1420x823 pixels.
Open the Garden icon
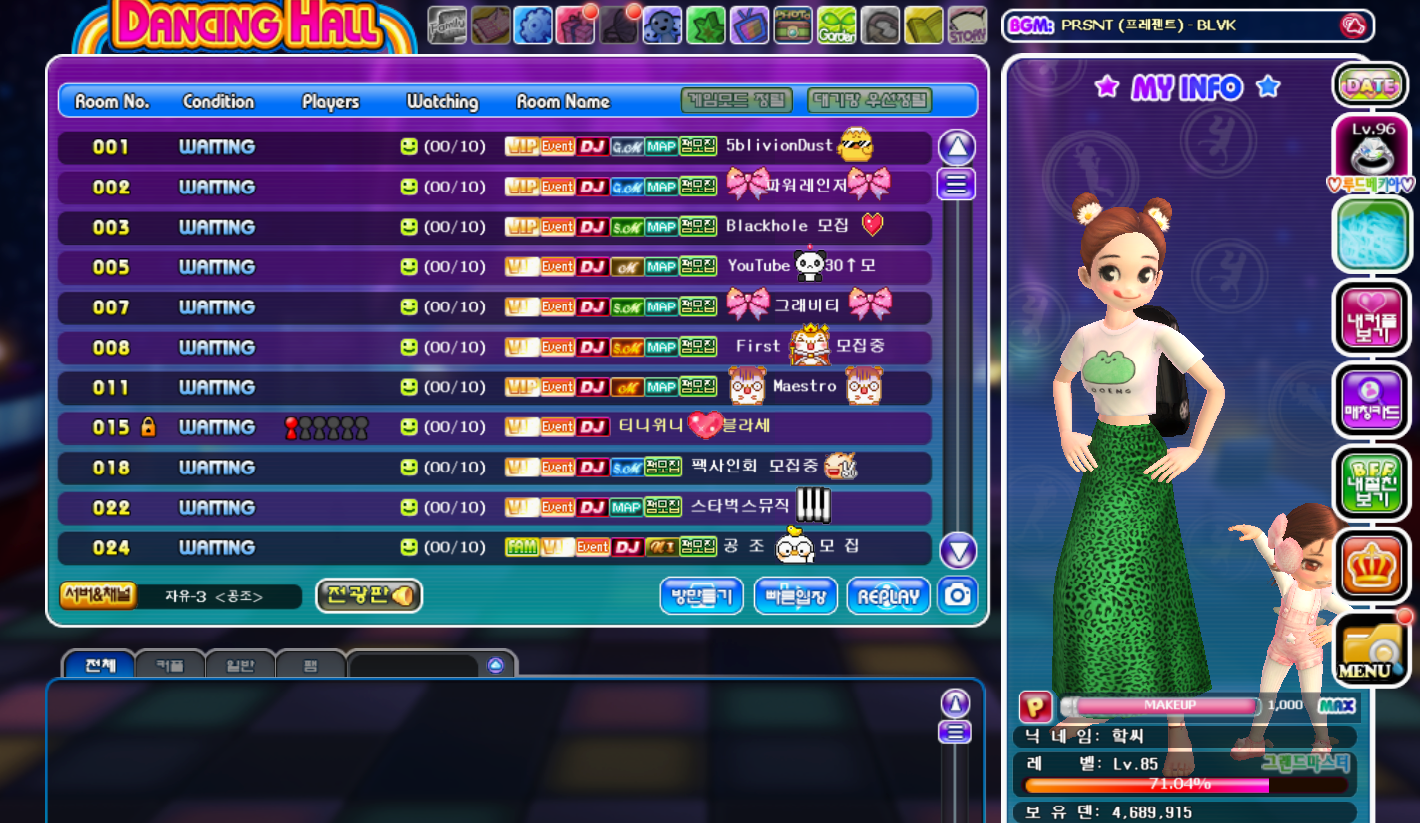[836, 25]
